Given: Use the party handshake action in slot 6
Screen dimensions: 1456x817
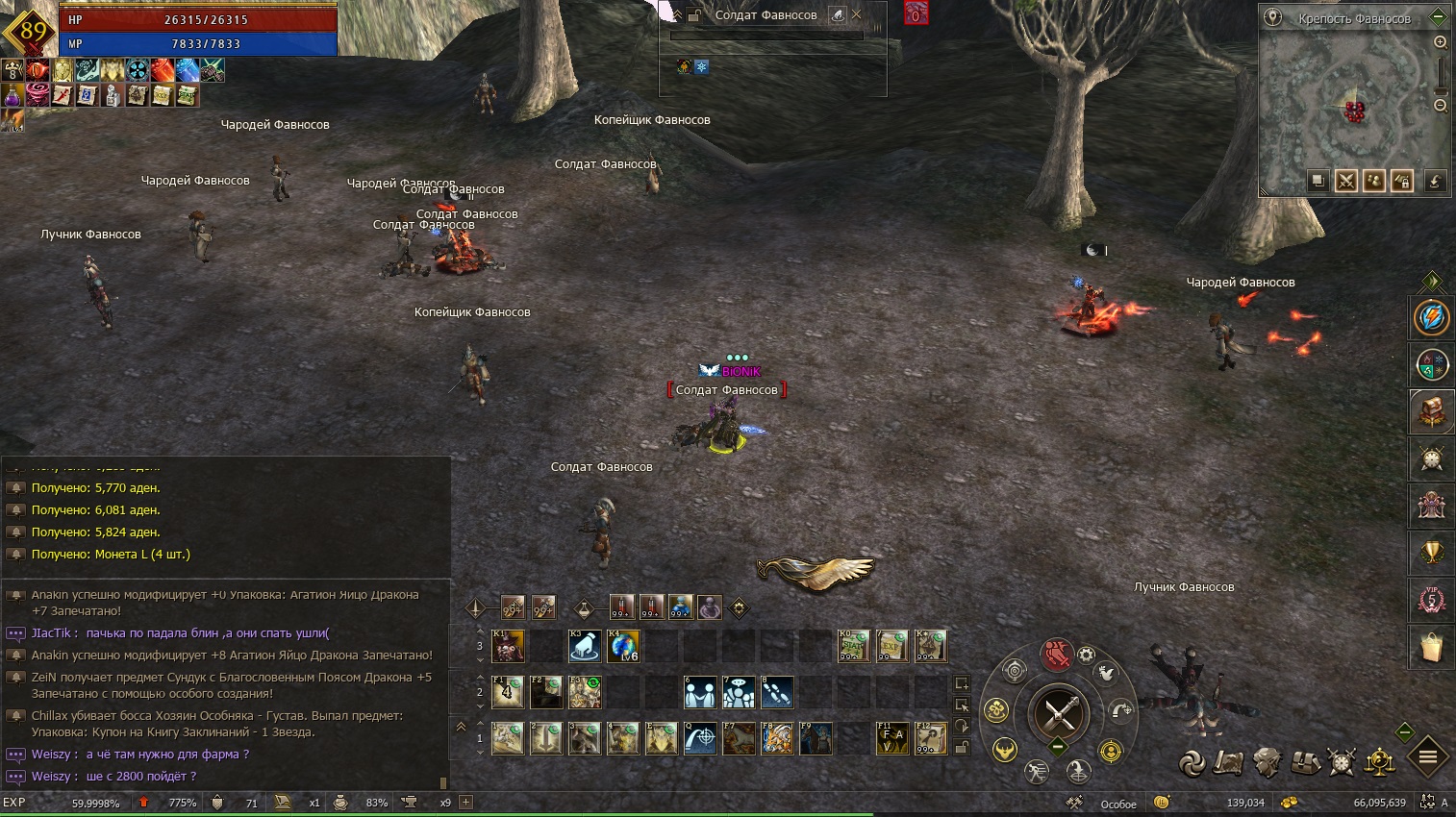Looking at the screenshot, I should click(x=700, y=692).
